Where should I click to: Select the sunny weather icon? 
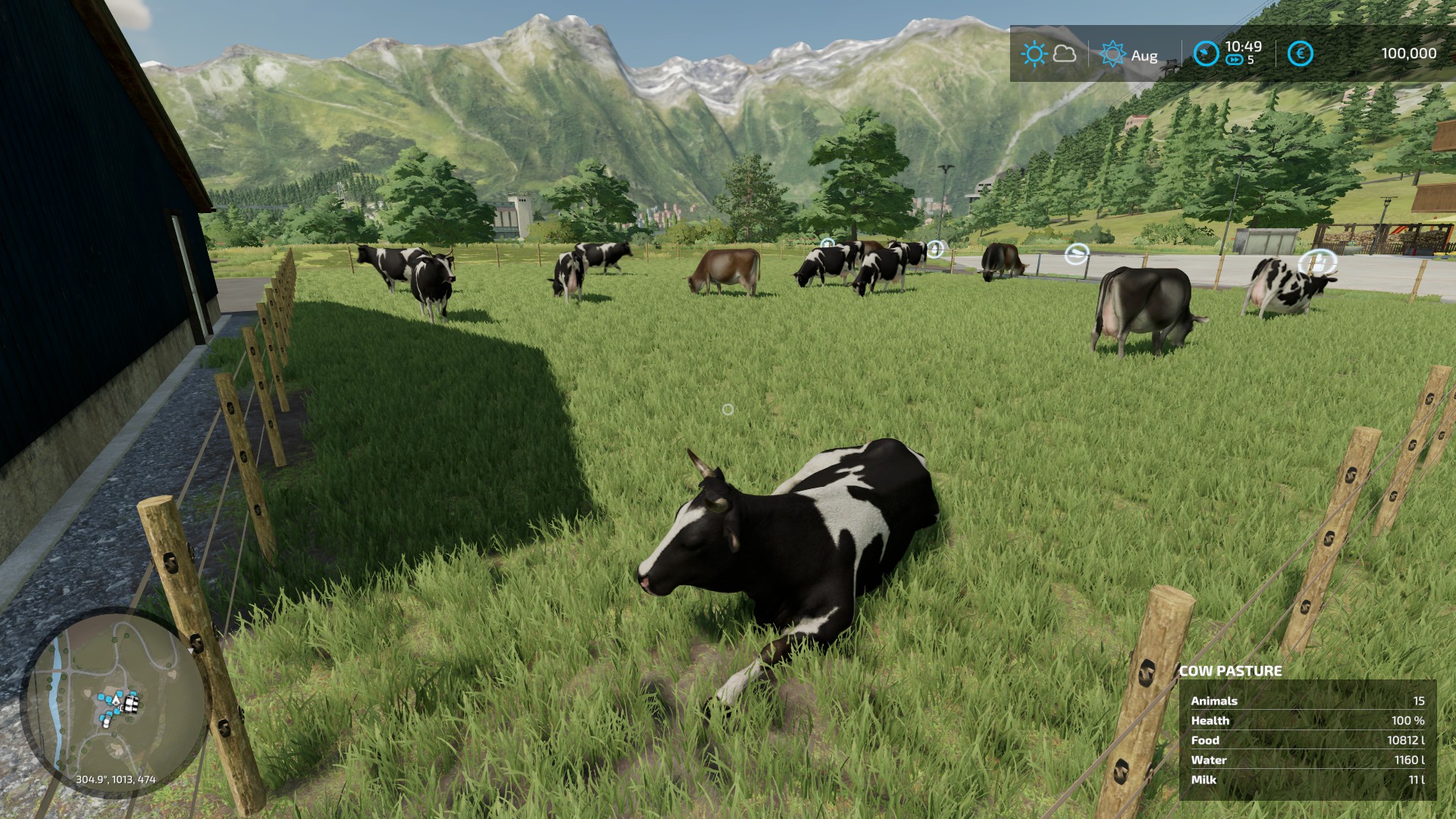pyautogui.click(x=1033, y=54)
